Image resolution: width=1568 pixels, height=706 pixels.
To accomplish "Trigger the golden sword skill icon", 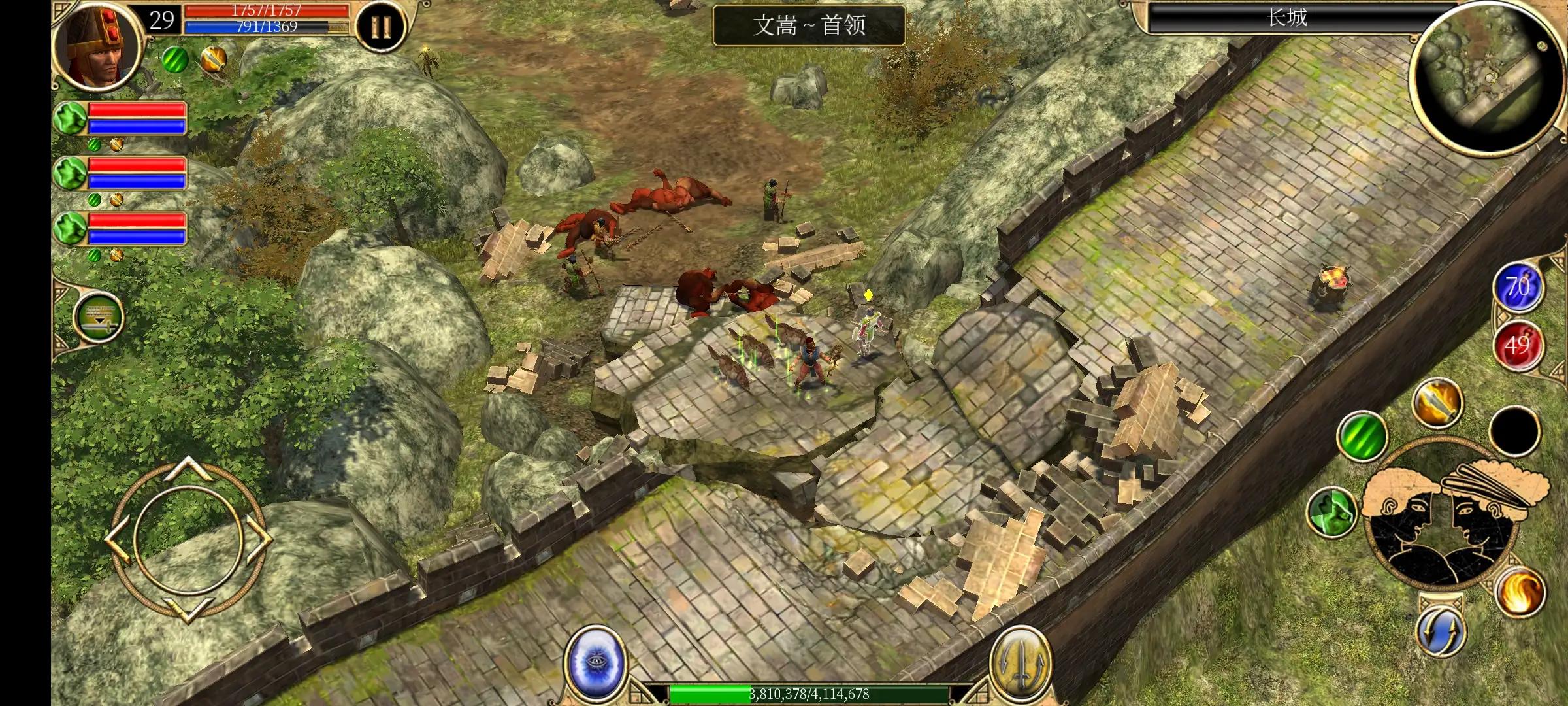I will pos(1437,401).
